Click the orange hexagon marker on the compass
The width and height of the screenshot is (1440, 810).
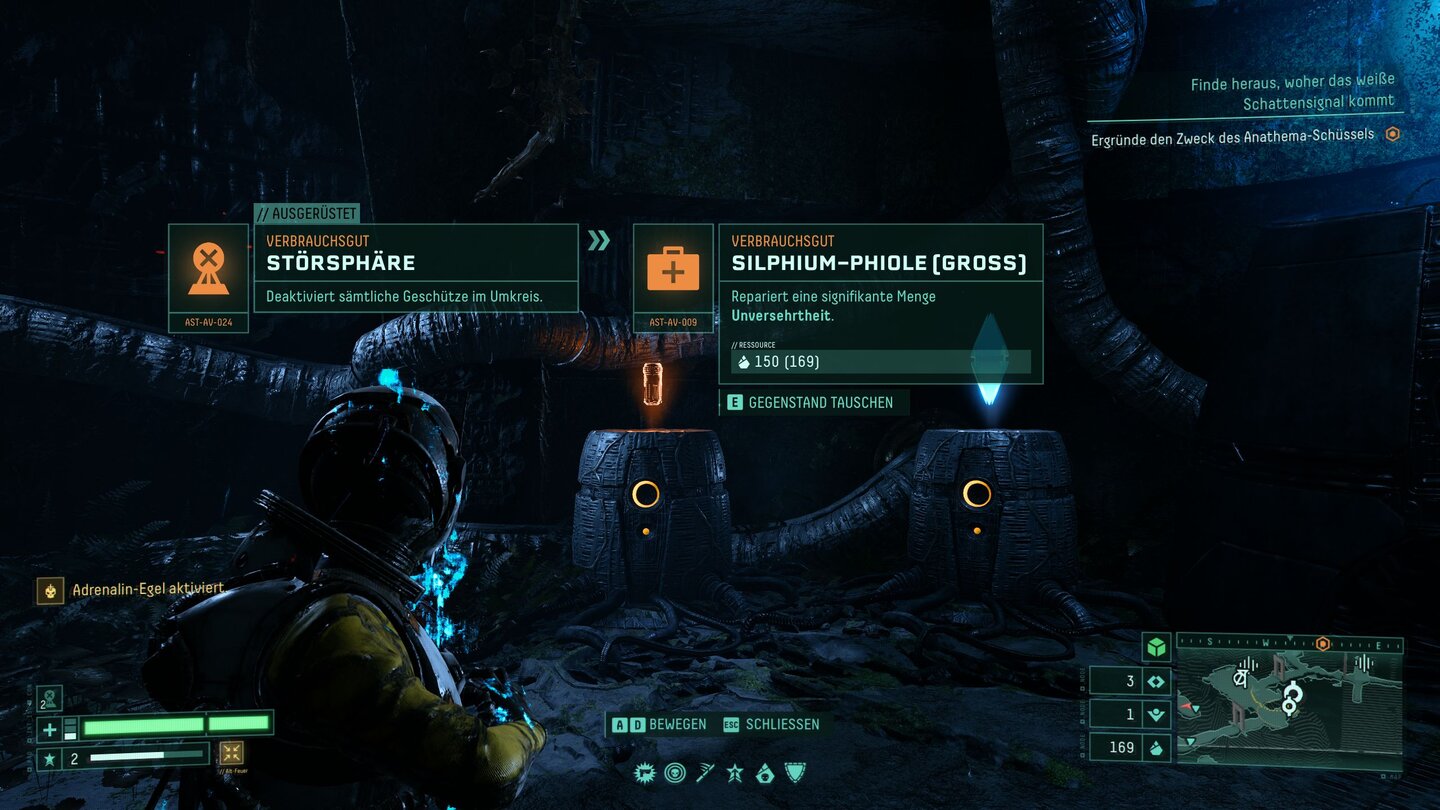(x=1322, y=644)
